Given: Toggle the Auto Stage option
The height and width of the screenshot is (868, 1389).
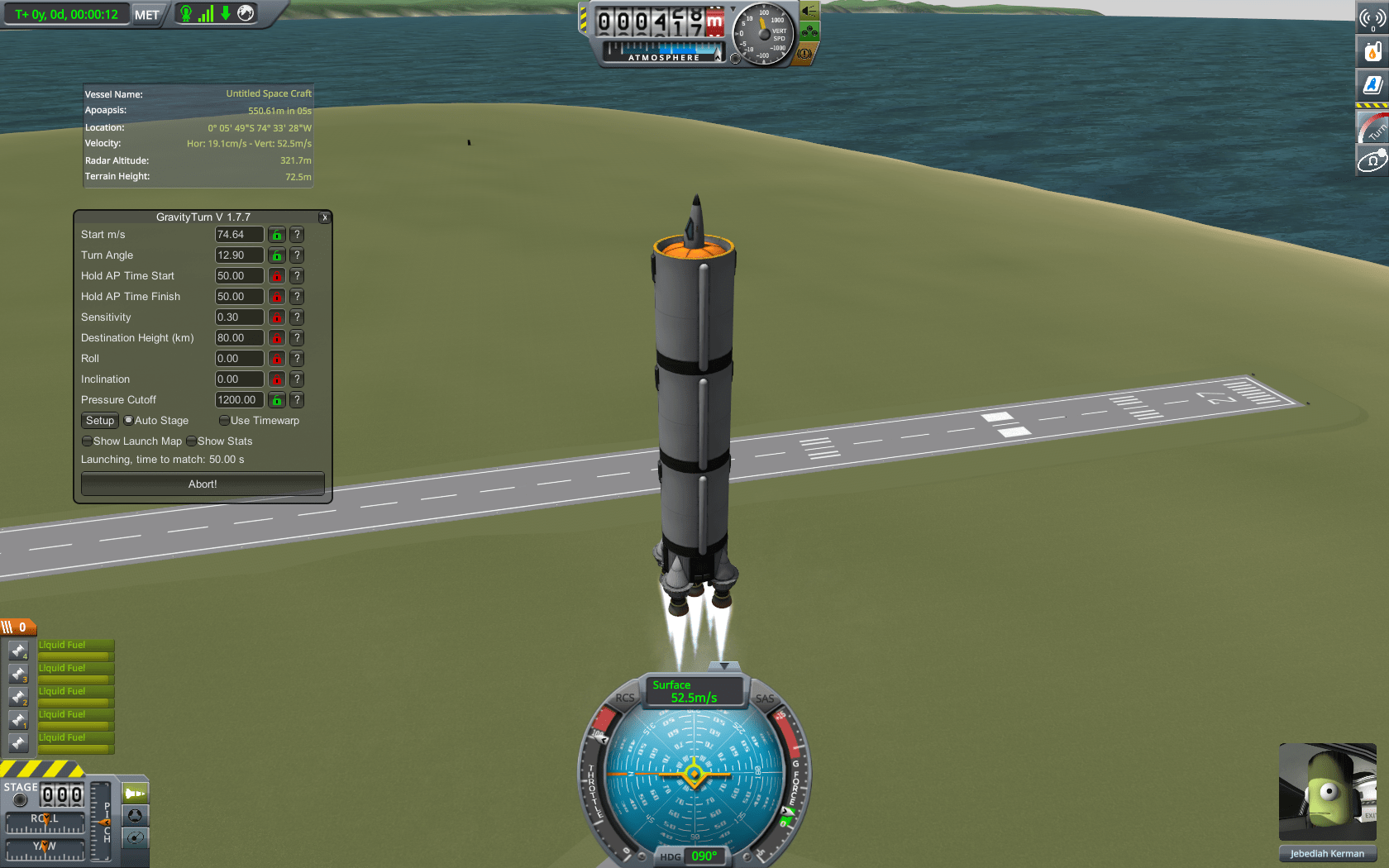Looking at the screenshot, I should [130, 420].
